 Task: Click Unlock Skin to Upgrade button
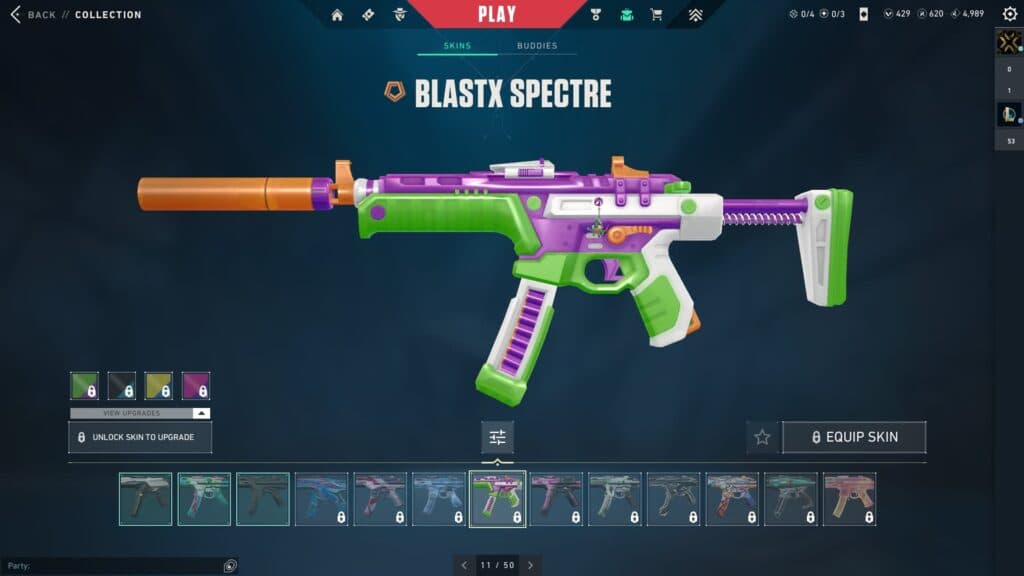[140, 437]
